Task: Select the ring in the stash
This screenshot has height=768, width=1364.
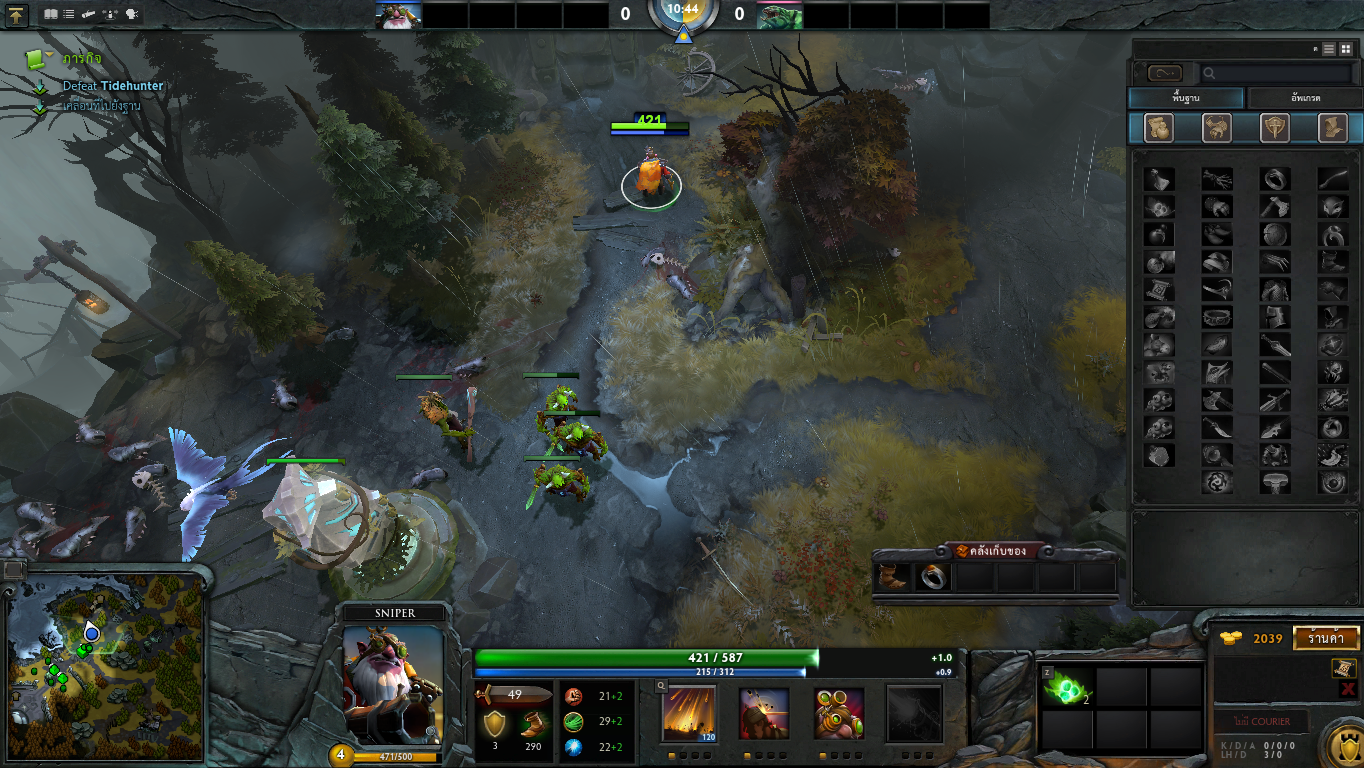Action: 933,577
